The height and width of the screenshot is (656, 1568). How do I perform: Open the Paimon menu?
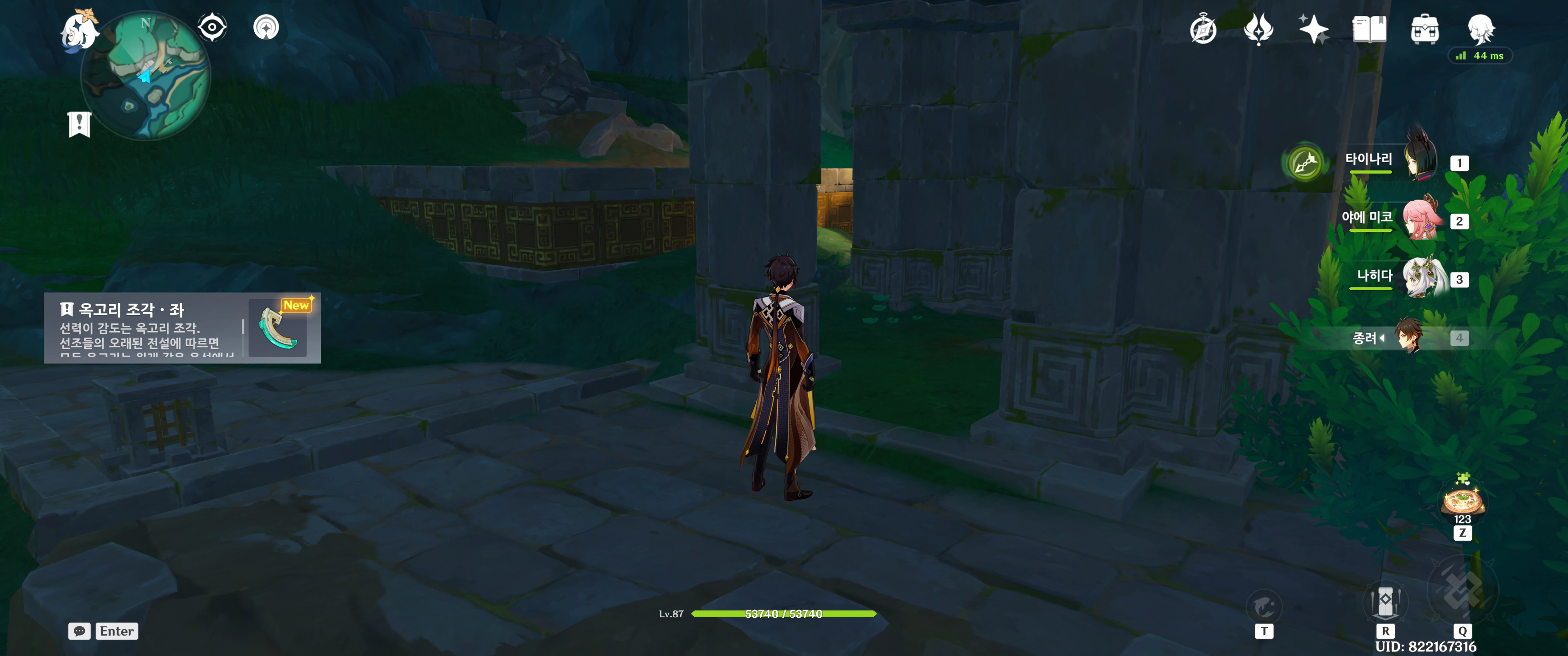(79, 31)
